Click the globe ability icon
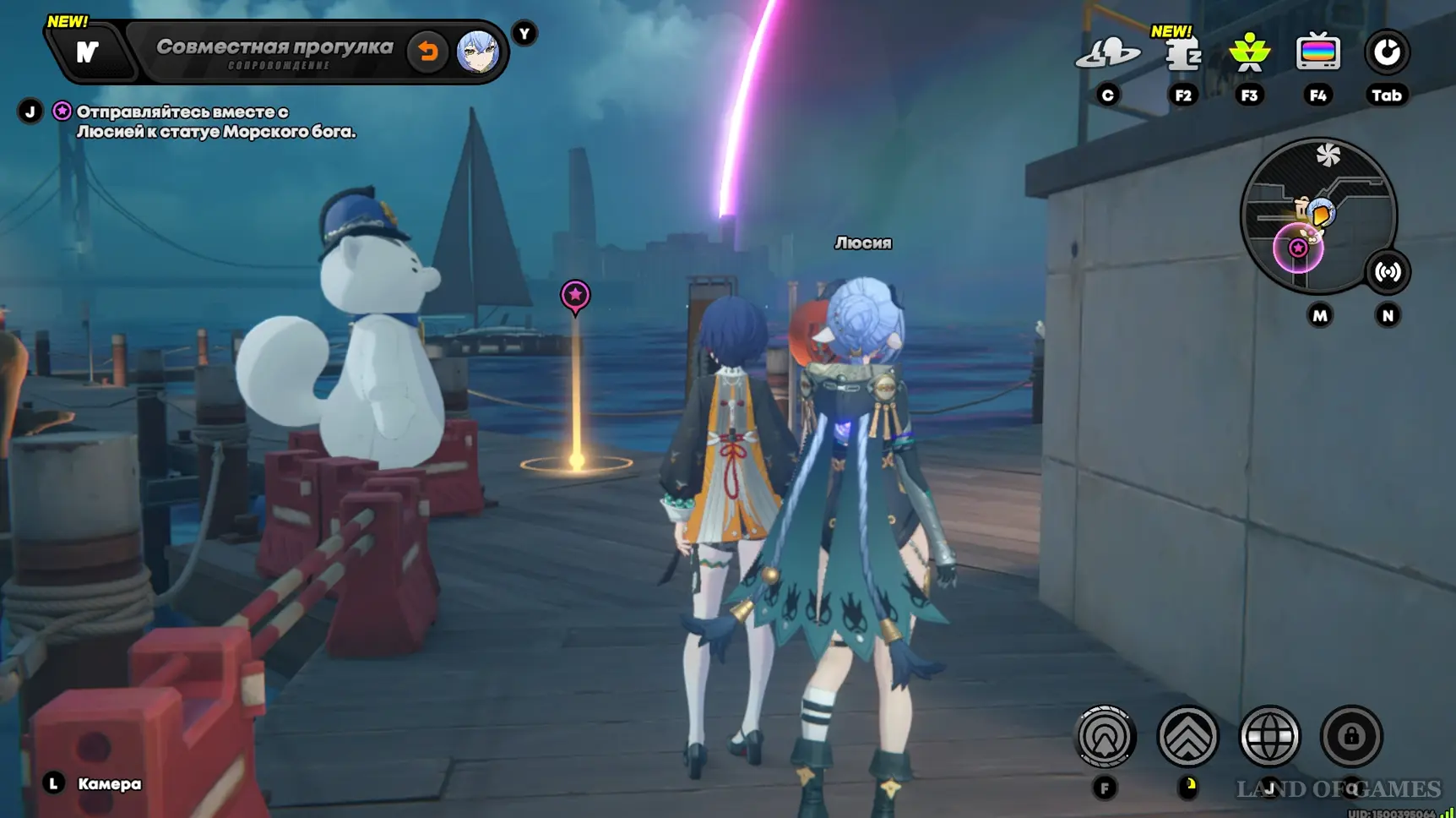Screen dimensions: 1456x818 pyautogui.click(x=1269, y=737)
